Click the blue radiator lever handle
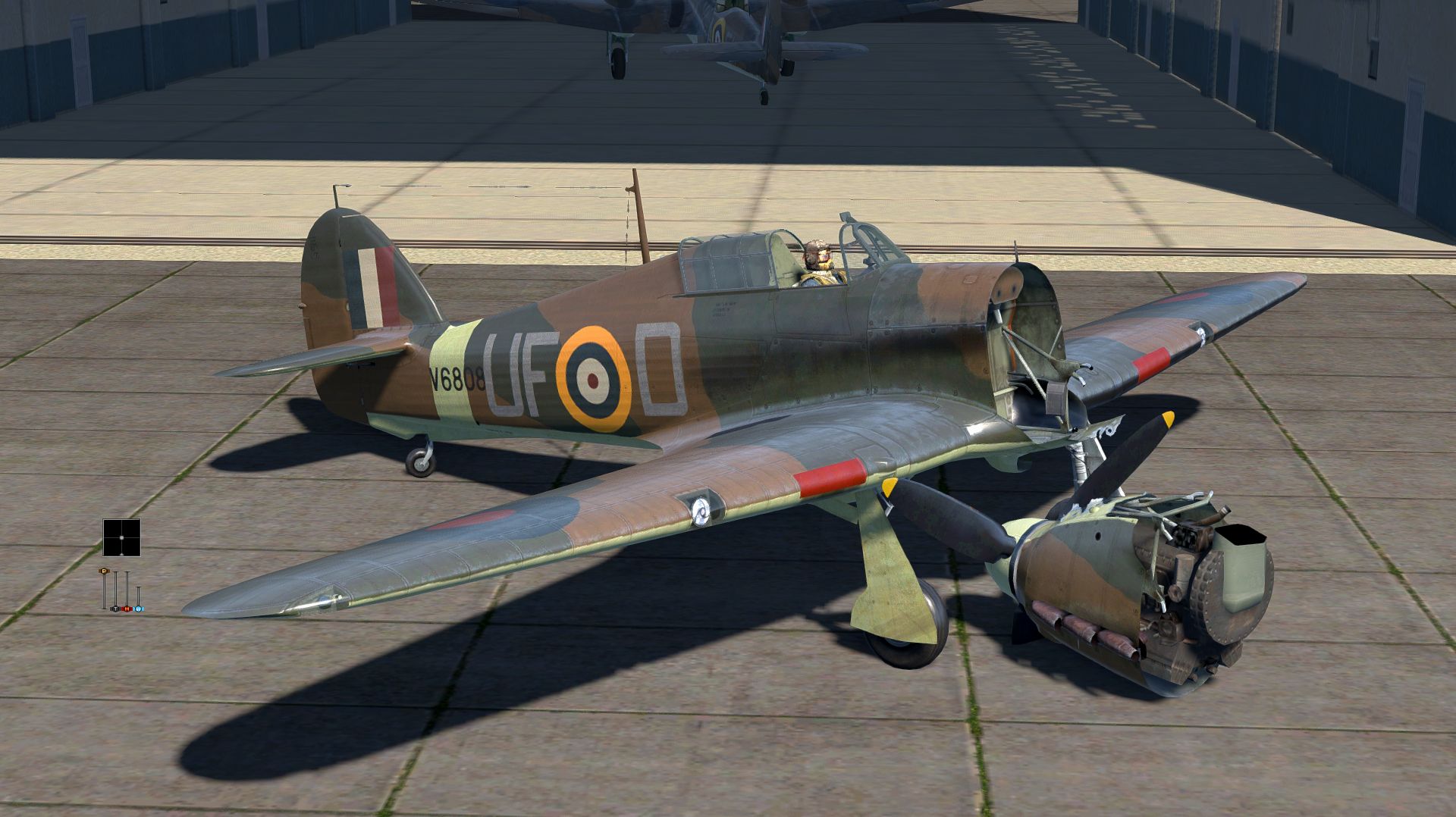The height and width of the screenshot is (817, 1456). (139, 608)
